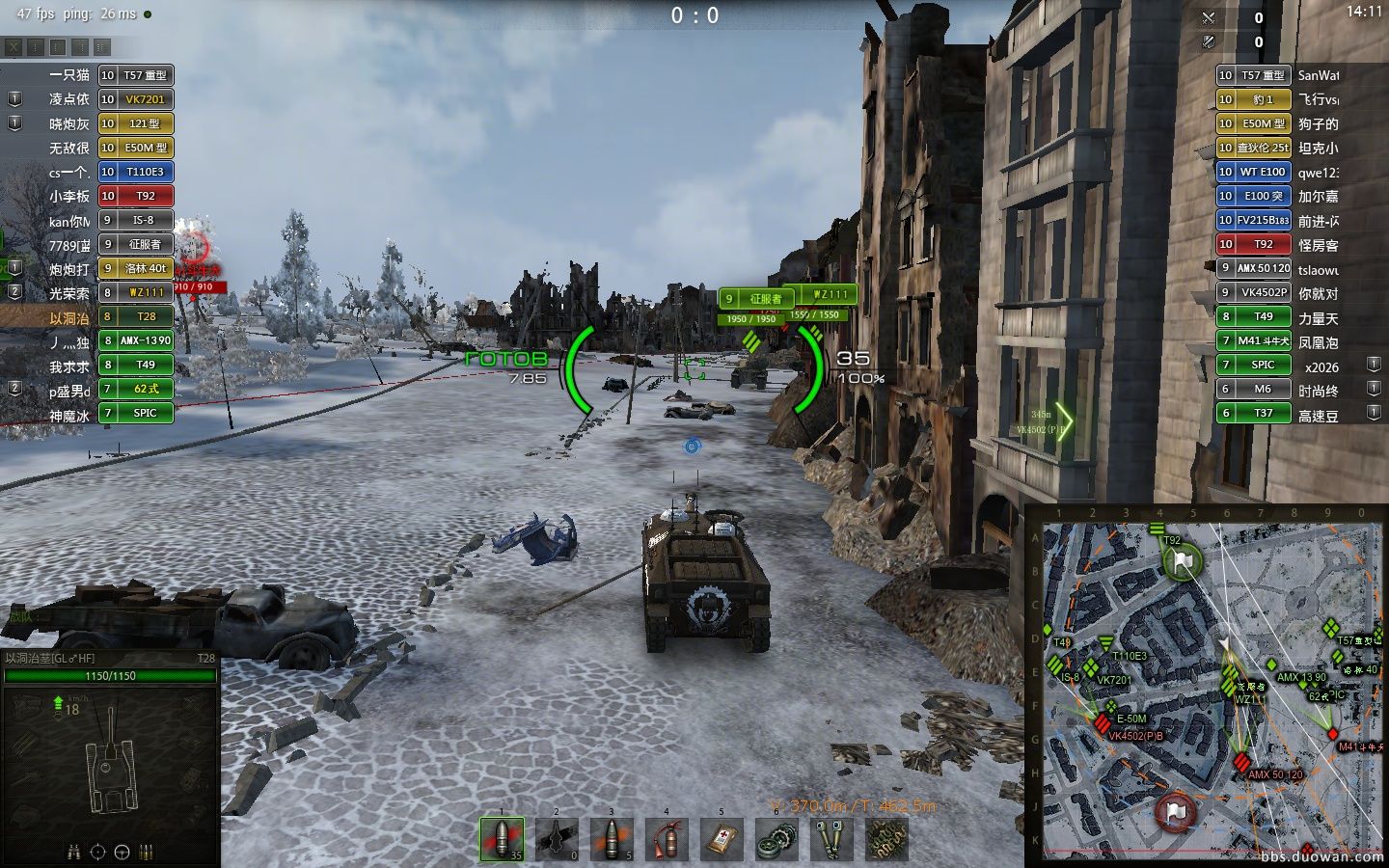Select the empty shell type in slot 2

coord(557,838)
